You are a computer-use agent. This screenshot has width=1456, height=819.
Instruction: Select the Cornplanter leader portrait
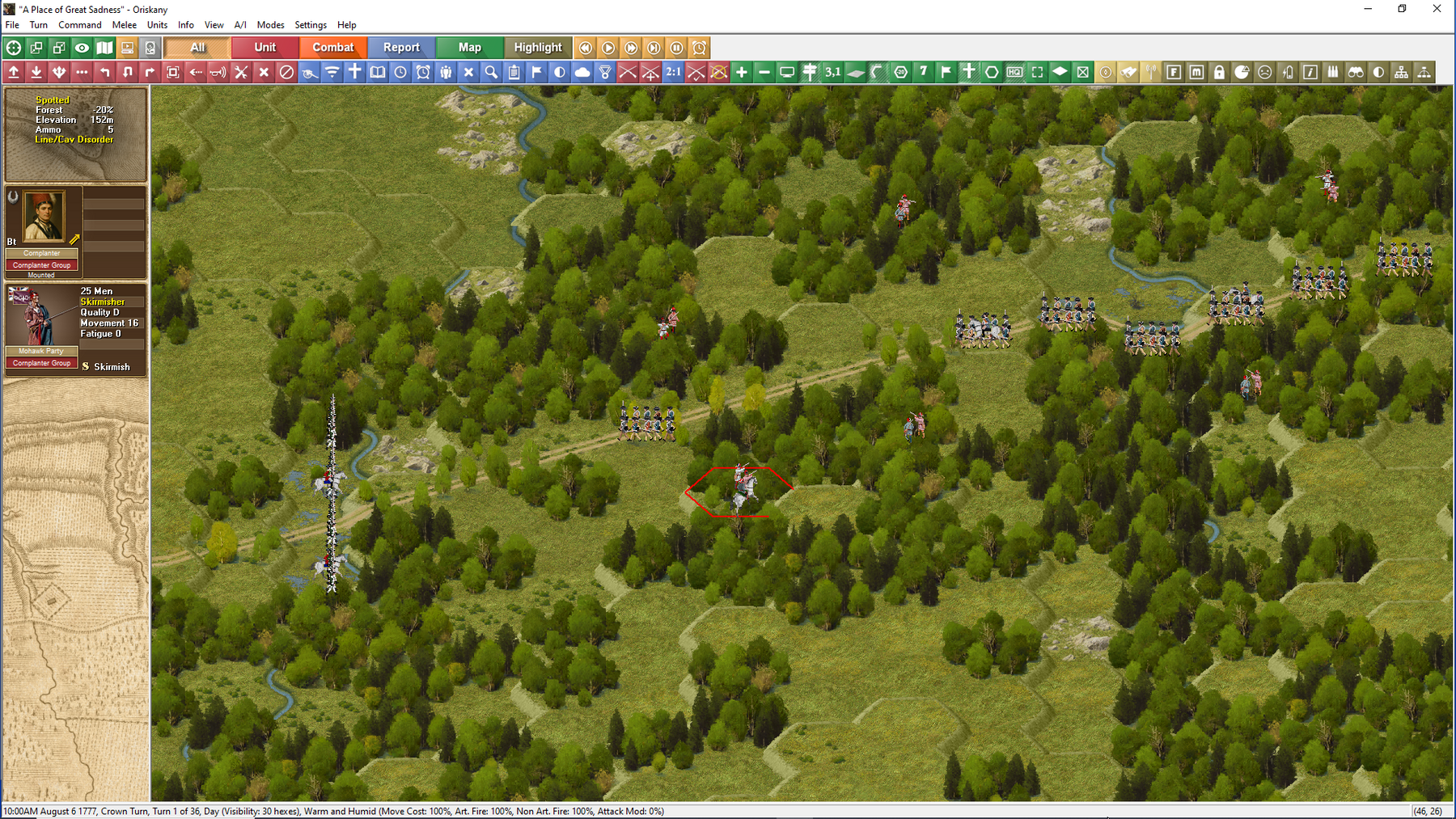coord(44,217)
